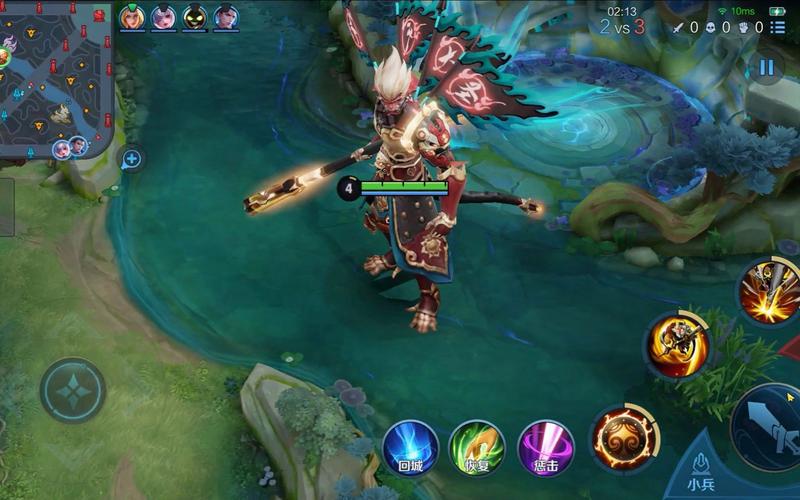Screen dimensions: 800x500
Task: Select the blonde teammate portrait
Action: click(132, 17)
